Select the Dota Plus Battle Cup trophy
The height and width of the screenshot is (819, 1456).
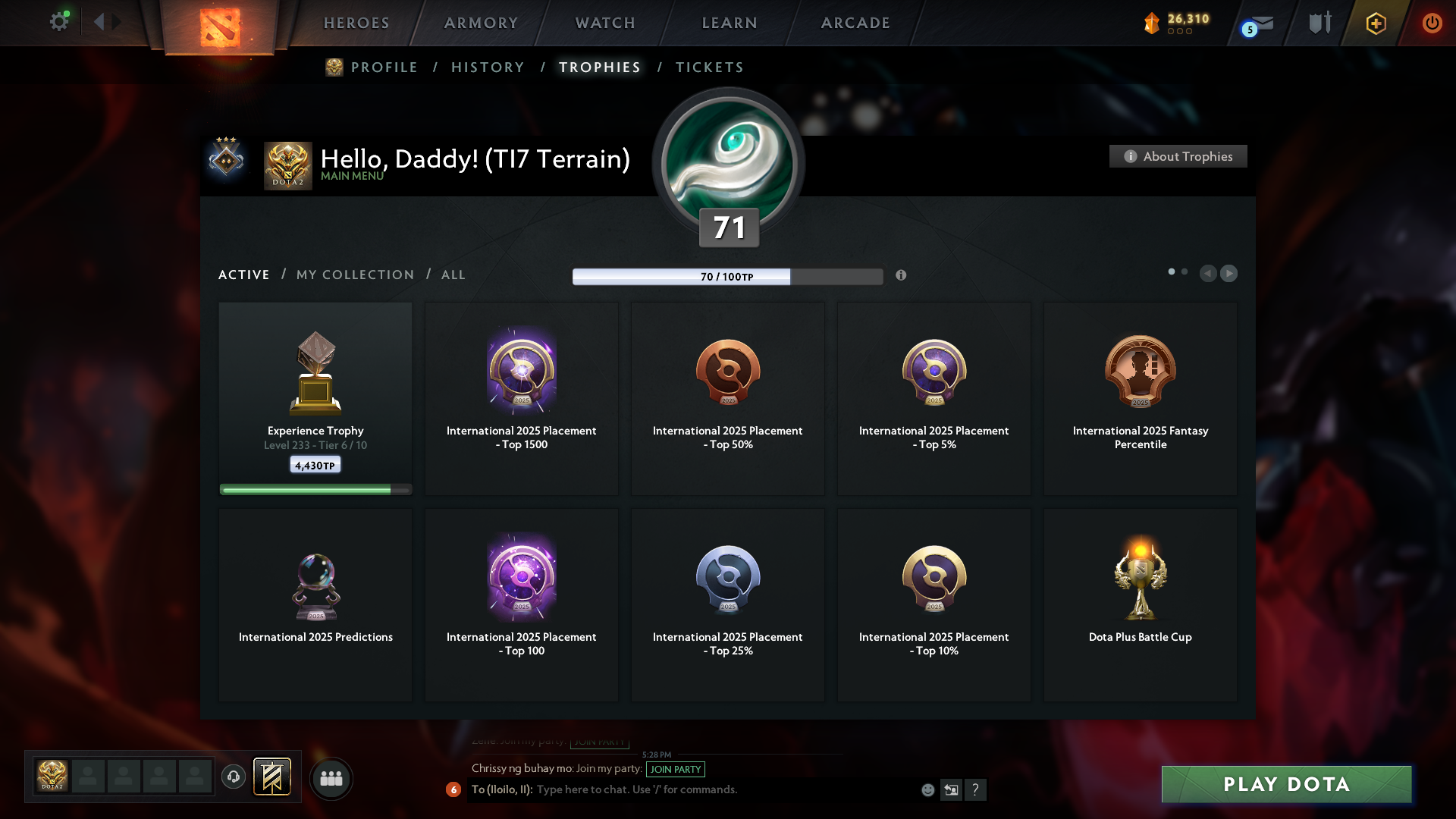(x=1140, y=604)
